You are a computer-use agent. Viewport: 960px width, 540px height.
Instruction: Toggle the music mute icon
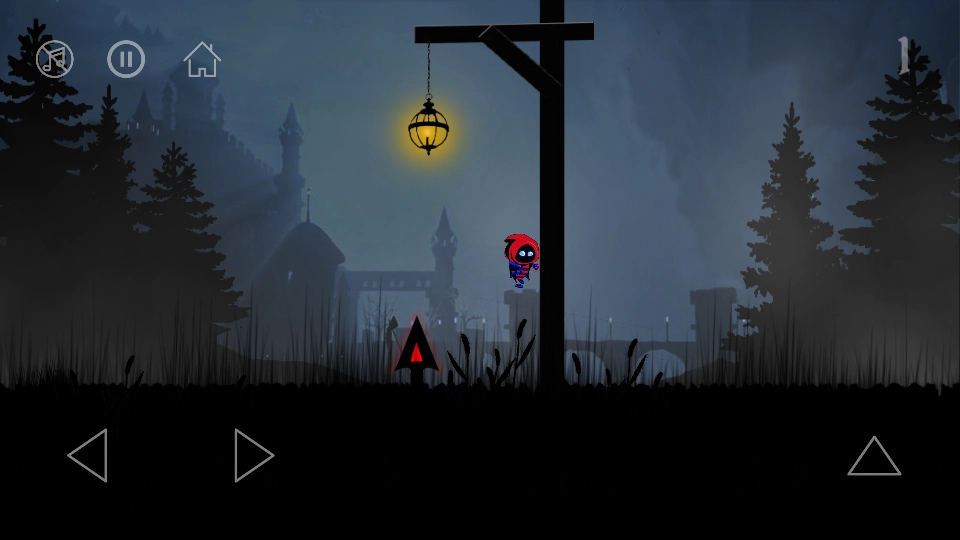55,59
